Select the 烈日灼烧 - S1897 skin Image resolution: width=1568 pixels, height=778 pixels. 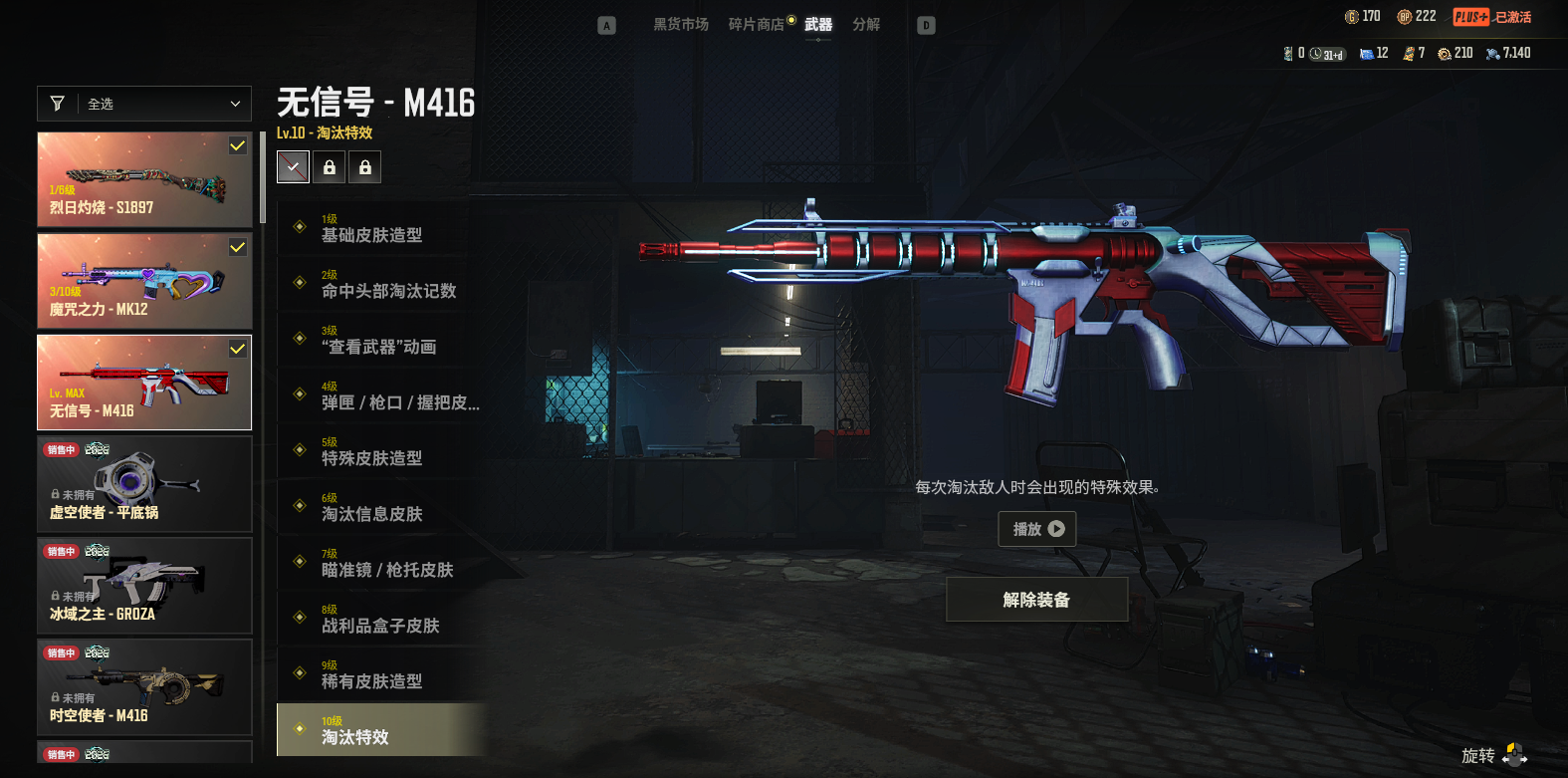tap(144, 179)
